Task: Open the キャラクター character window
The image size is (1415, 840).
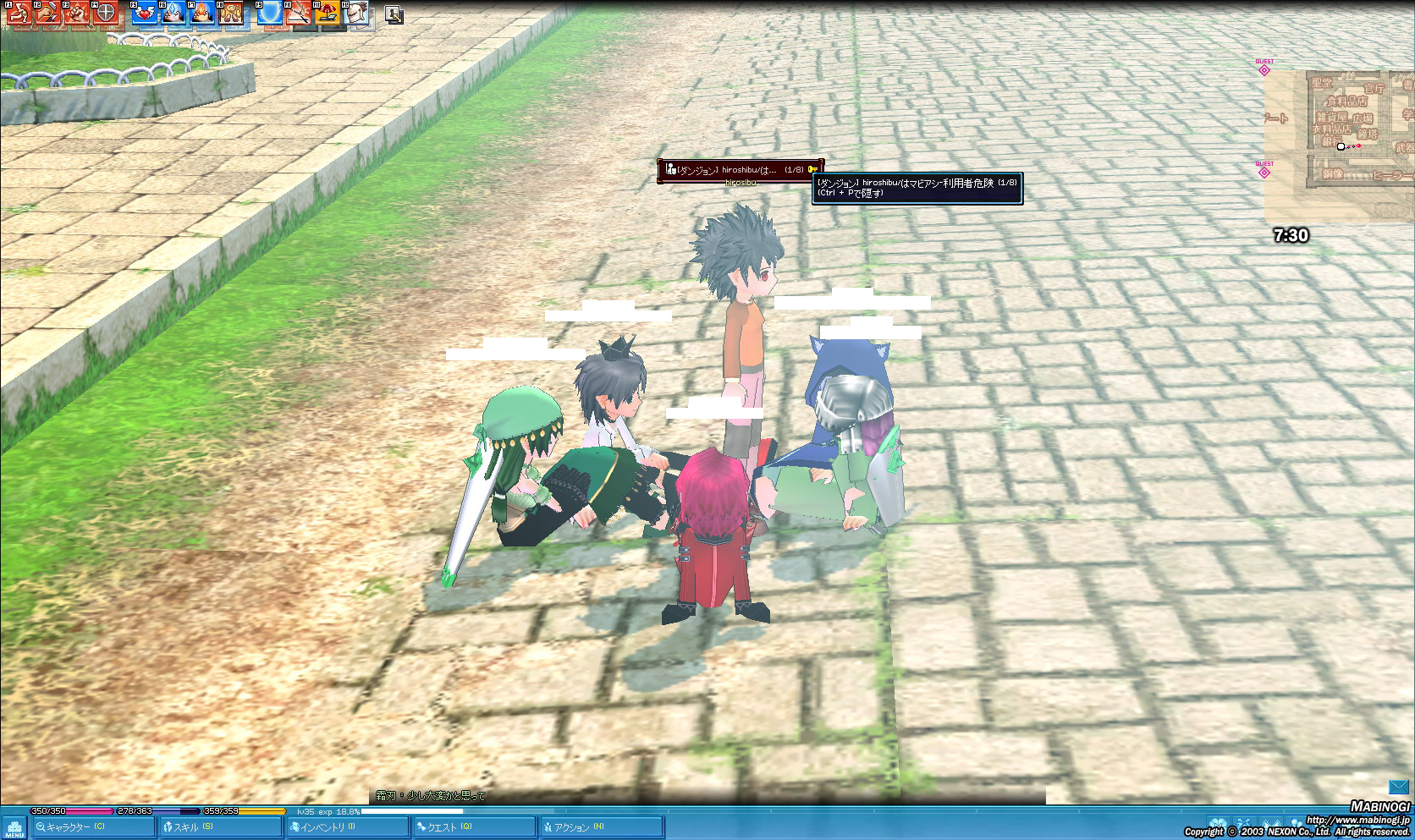Action: [93, 826]
